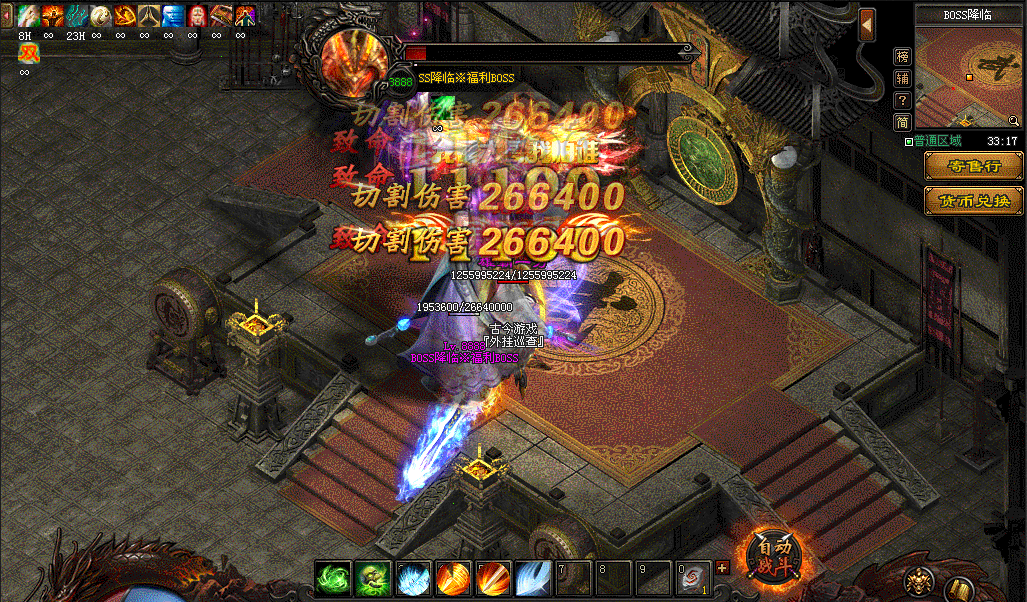Switch to 简 simplified display mode
The height and width of the screenshot is (602, 1027).
coord(902,122)
